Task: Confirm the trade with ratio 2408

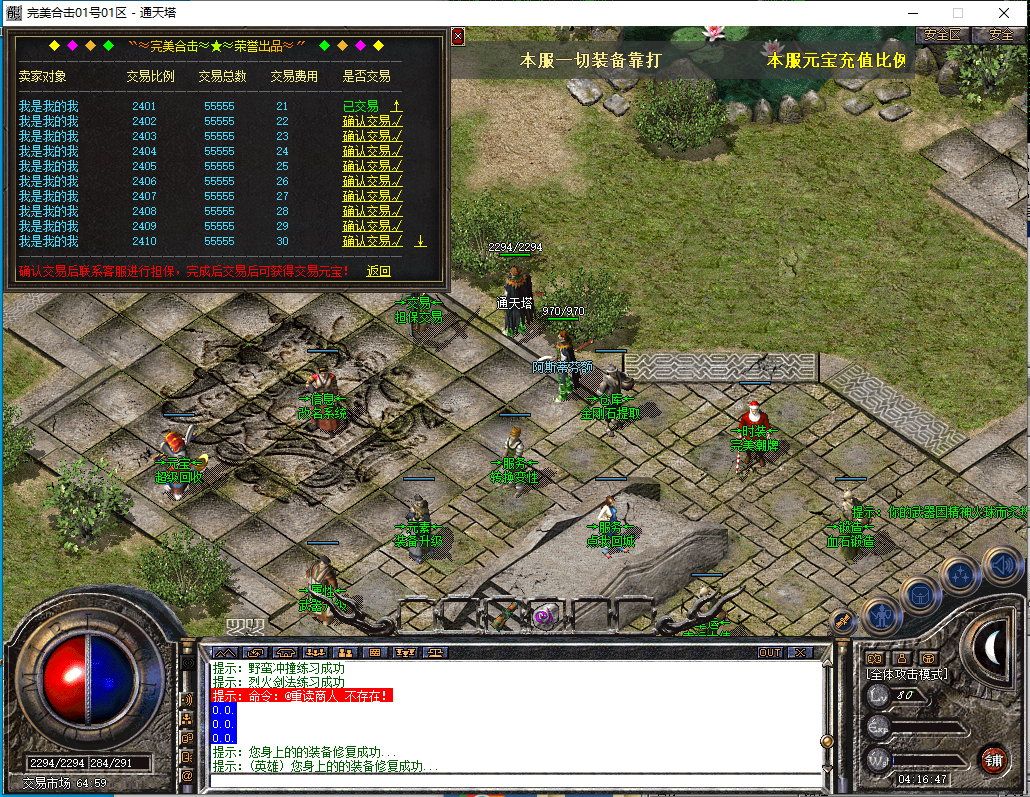Action: pos(372,211)
